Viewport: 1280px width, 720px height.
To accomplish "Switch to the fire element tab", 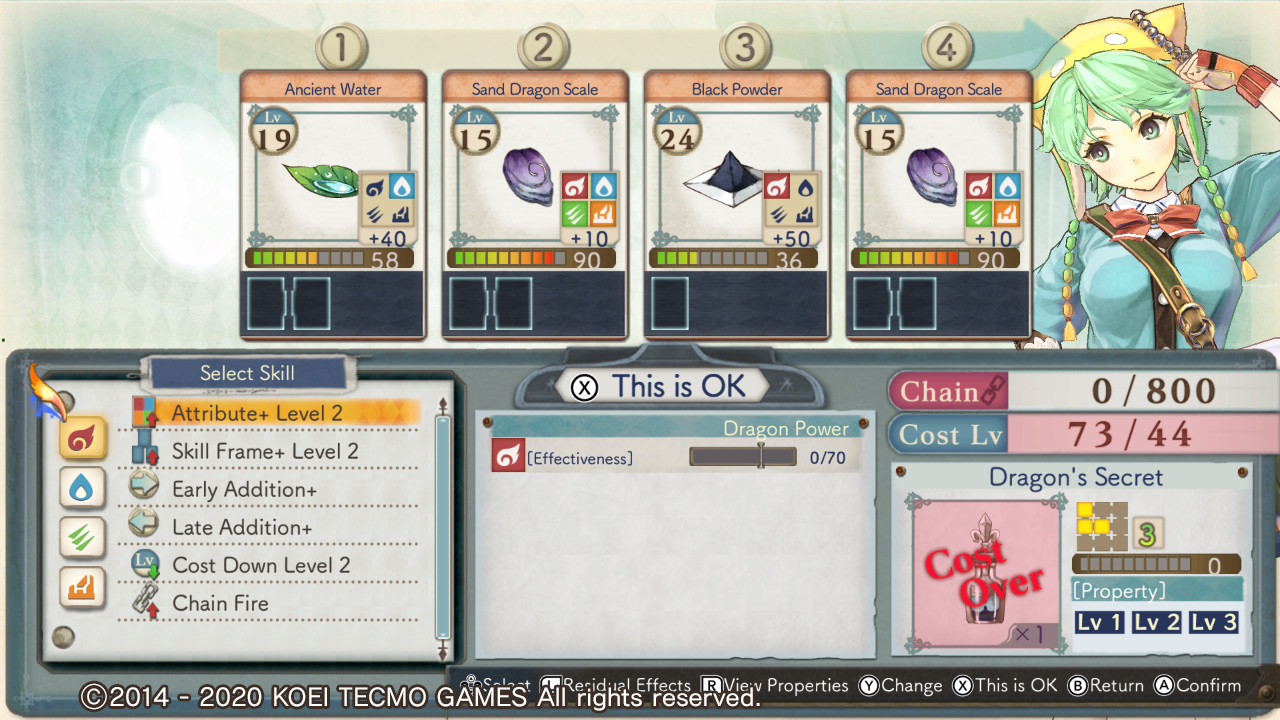I will 83,439.
